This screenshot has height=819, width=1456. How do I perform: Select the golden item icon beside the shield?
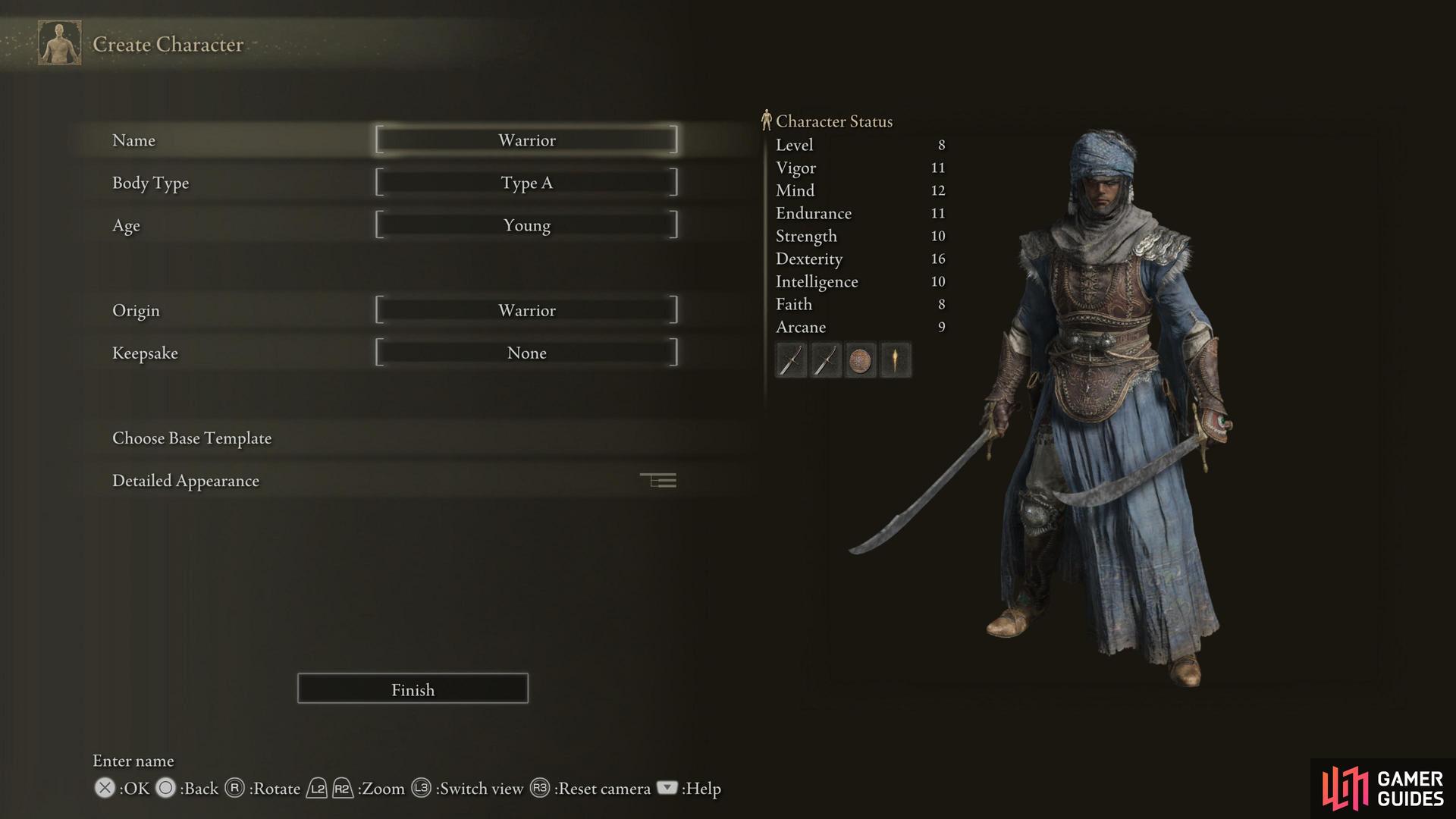(x=896, y=360)
